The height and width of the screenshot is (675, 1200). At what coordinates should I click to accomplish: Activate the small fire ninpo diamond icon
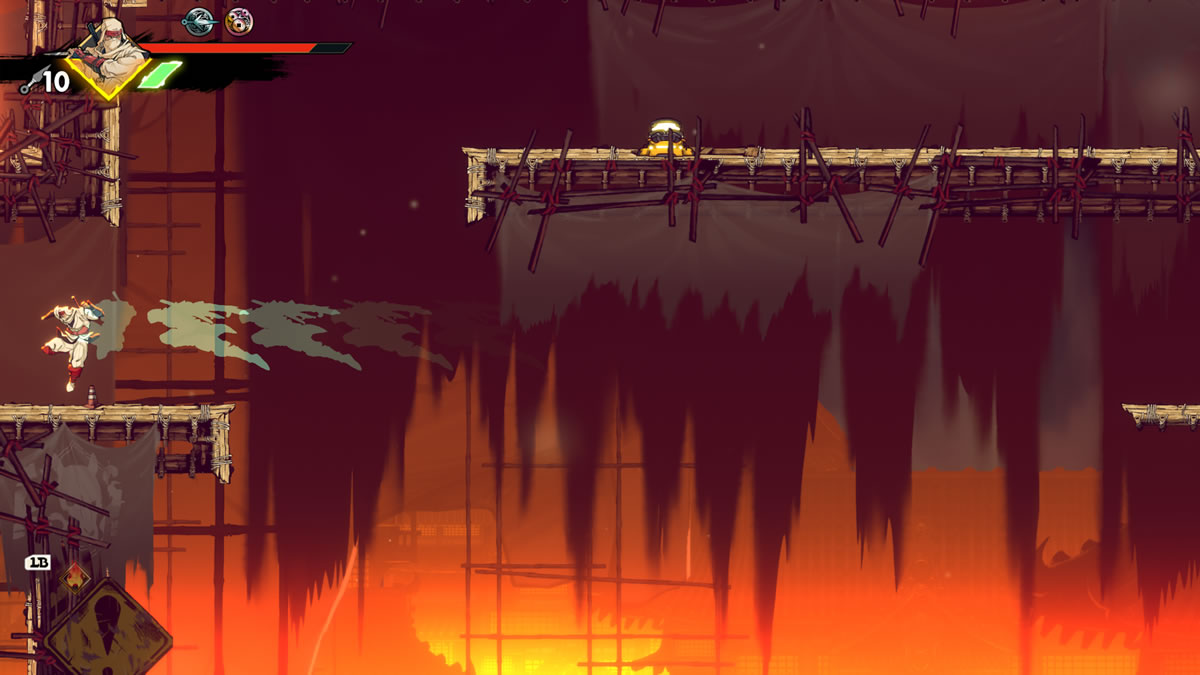coord(73,577)
